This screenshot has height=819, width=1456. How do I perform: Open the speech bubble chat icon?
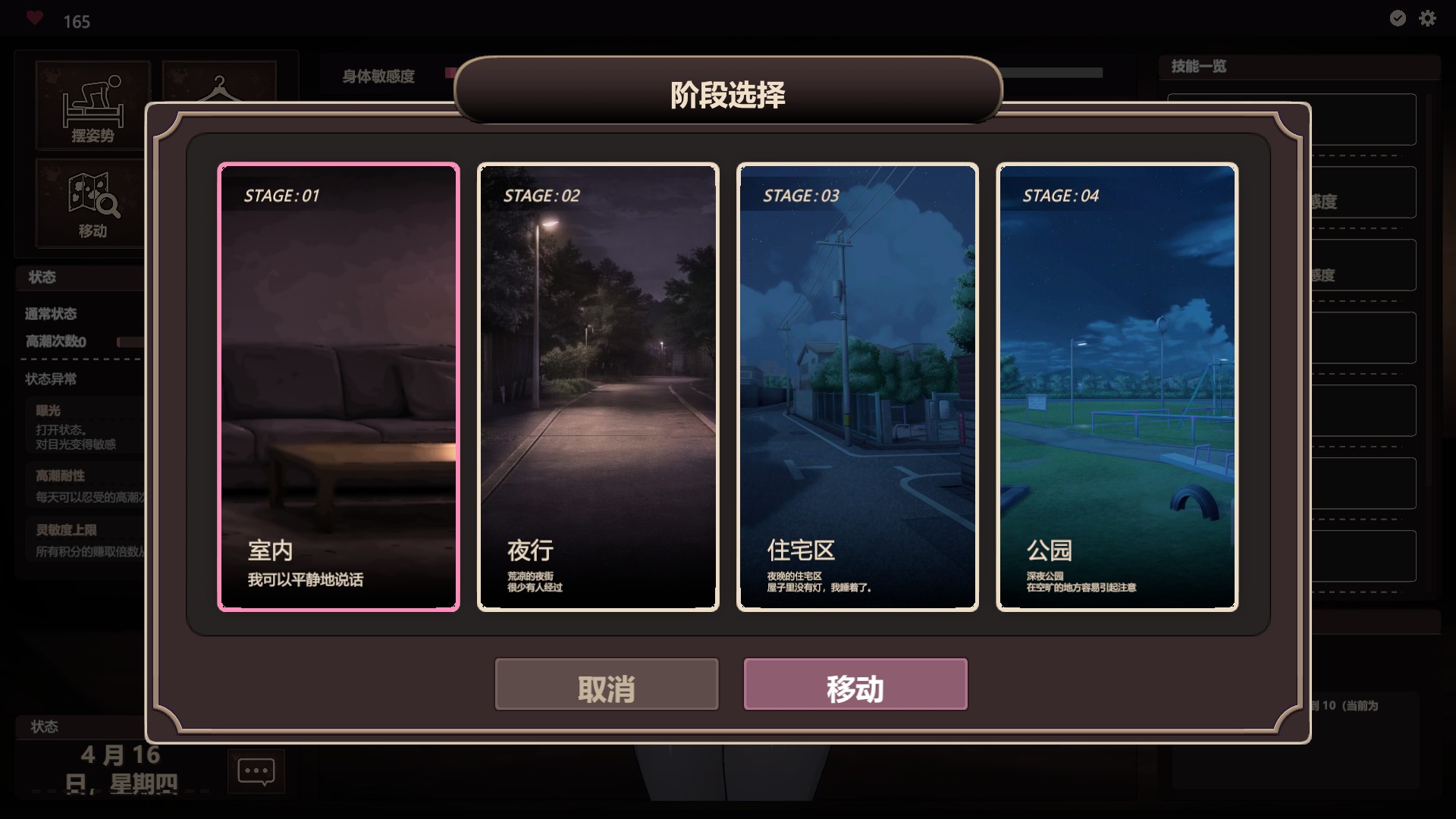(x=256, y=771)
